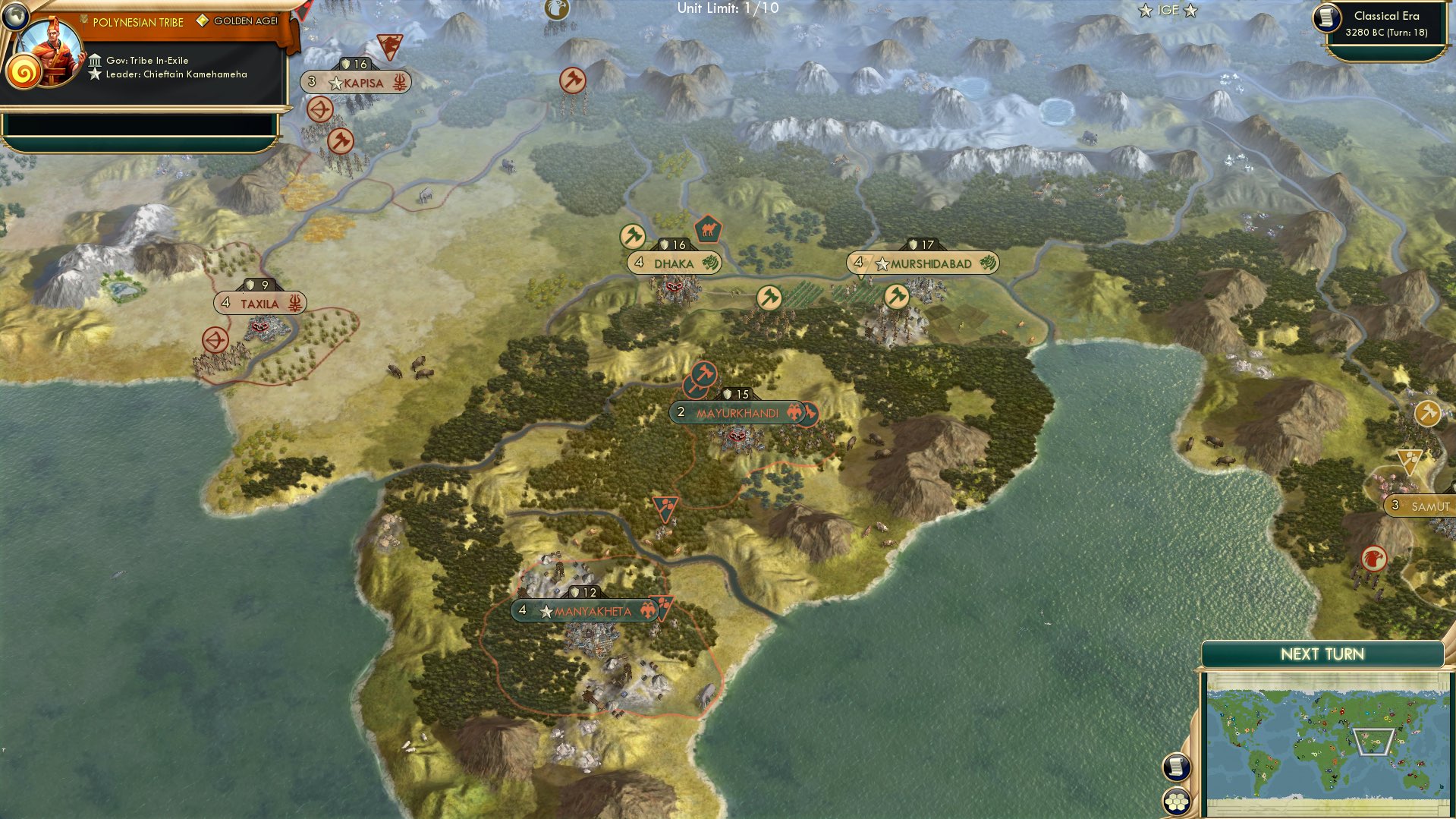Click the worker triangle icon south of Mayurkhandi
Screen dimensions: 1456x819
click(x=665, y=507)
